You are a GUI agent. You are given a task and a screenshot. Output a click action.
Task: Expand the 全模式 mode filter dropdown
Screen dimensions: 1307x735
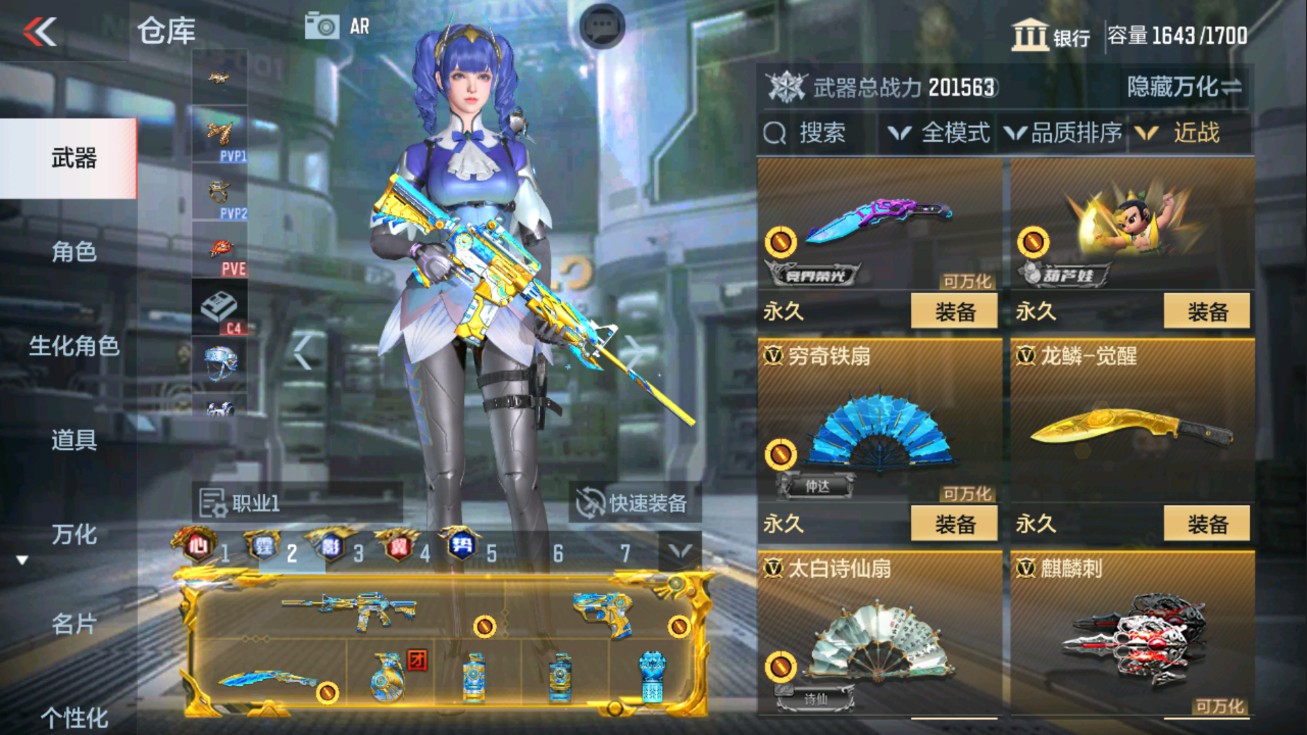point(940,132)
